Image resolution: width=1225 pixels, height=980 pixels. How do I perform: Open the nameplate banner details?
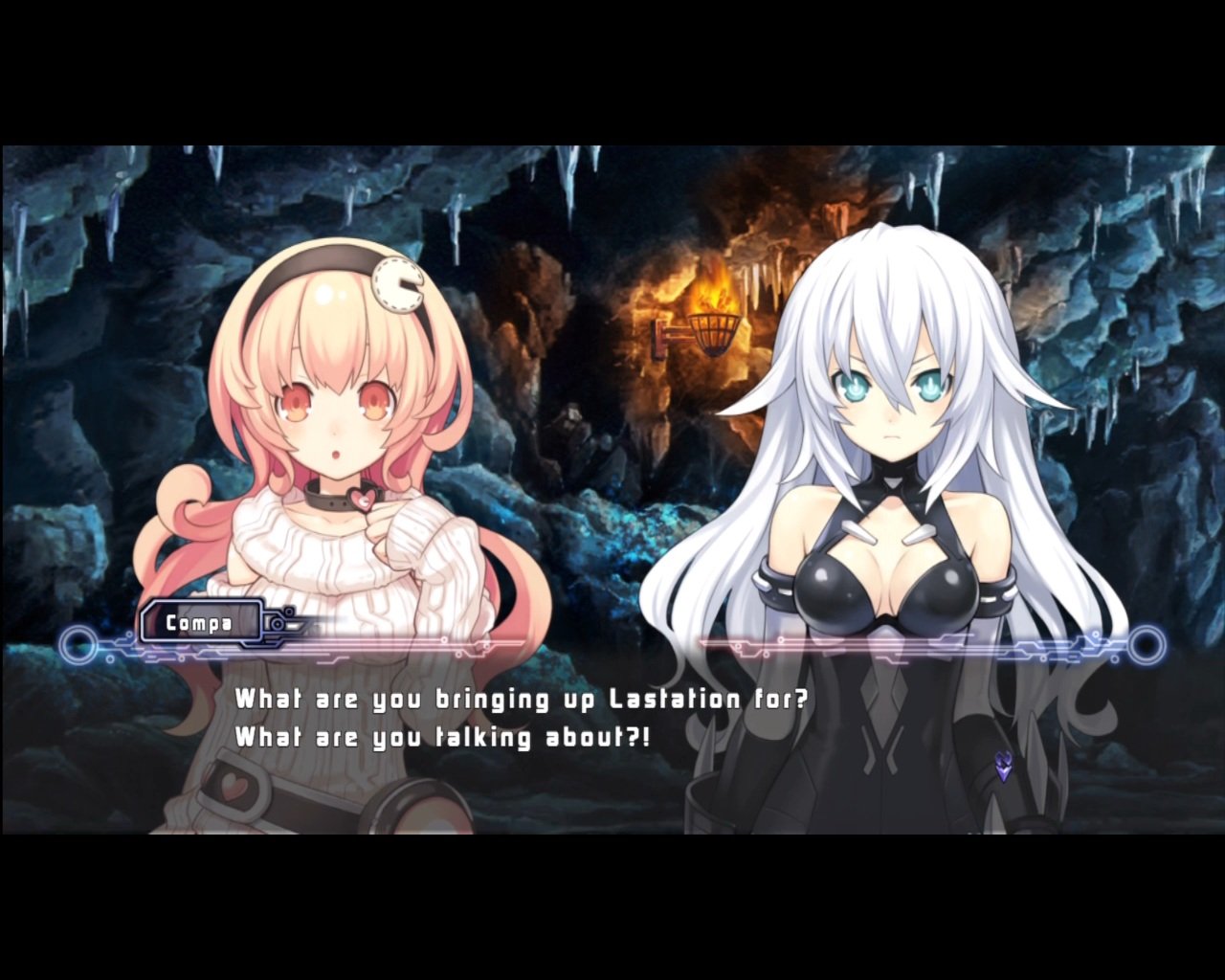click(x=199, y=623)
